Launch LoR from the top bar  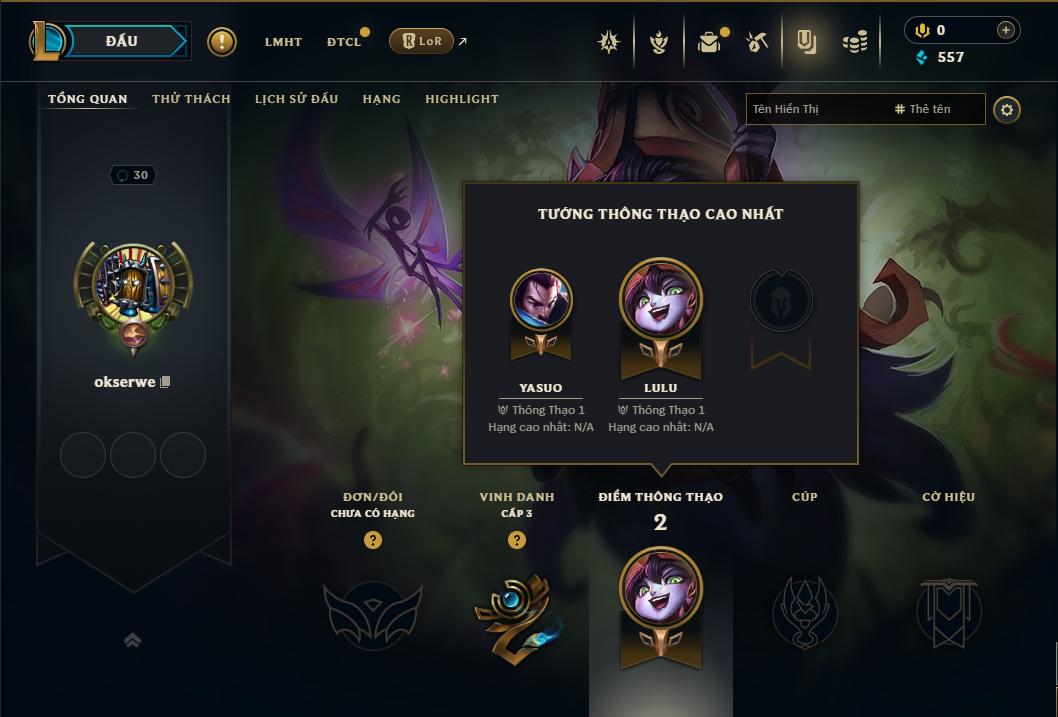[421, 42]
